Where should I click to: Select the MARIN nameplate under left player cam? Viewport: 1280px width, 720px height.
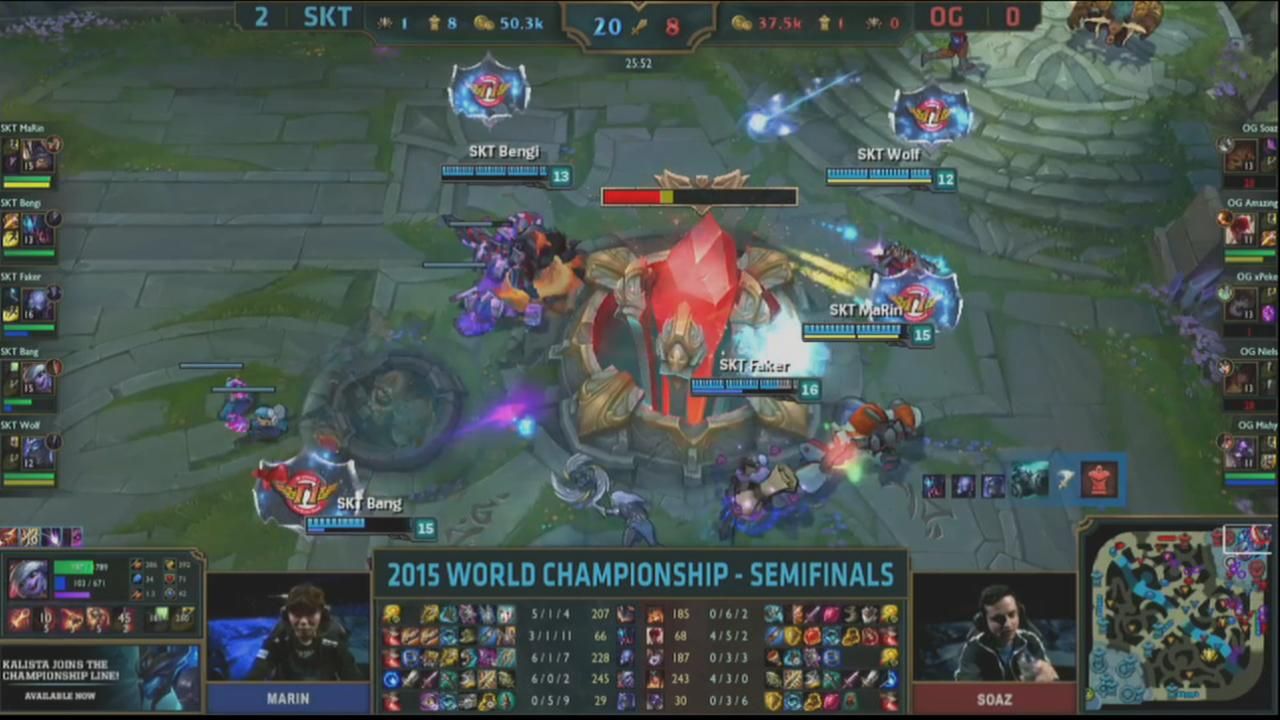288,698
